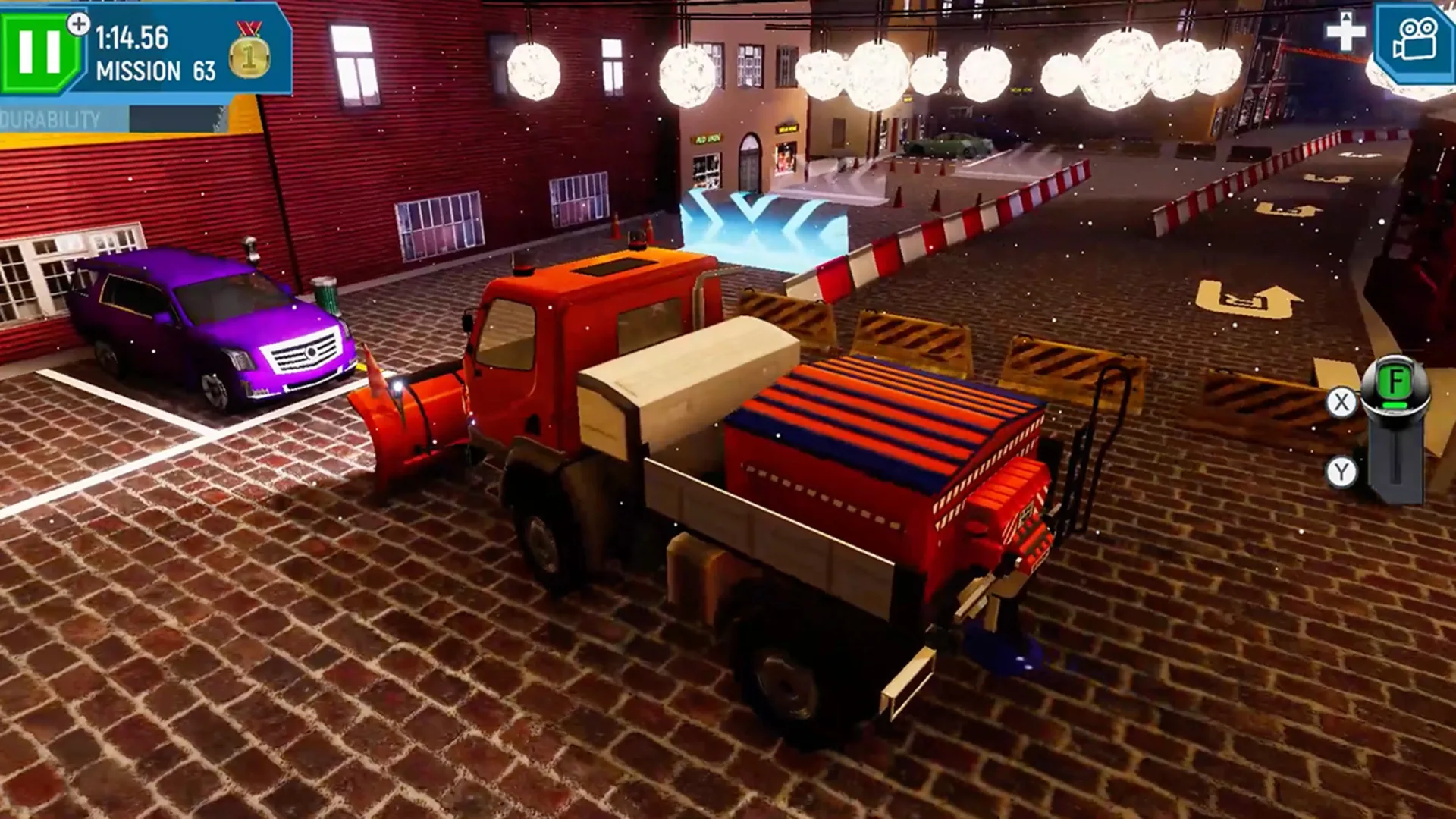Click the DURABILITY label
The image size is (1456, 819).
point(49,118)
